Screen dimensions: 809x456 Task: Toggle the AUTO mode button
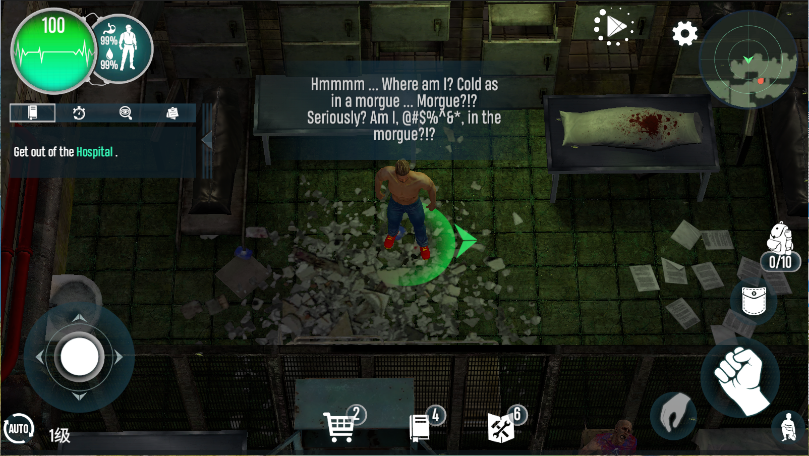tap(19, 431)
